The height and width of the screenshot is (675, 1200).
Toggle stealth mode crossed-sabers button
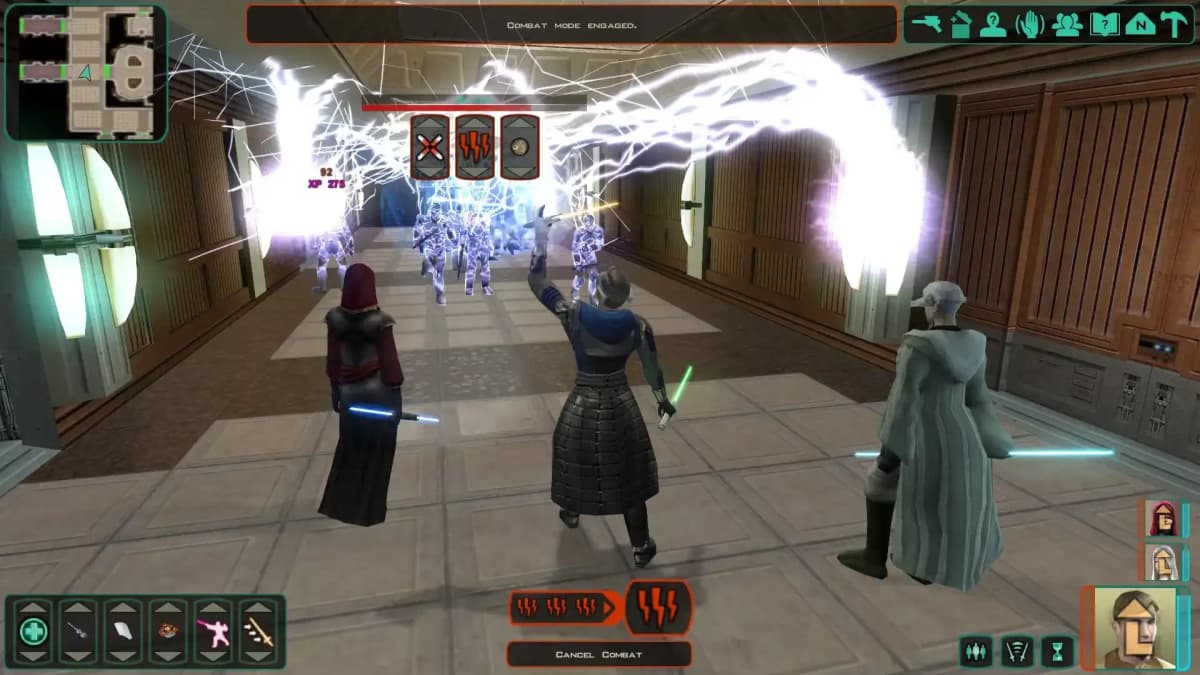pos(1016,652)
